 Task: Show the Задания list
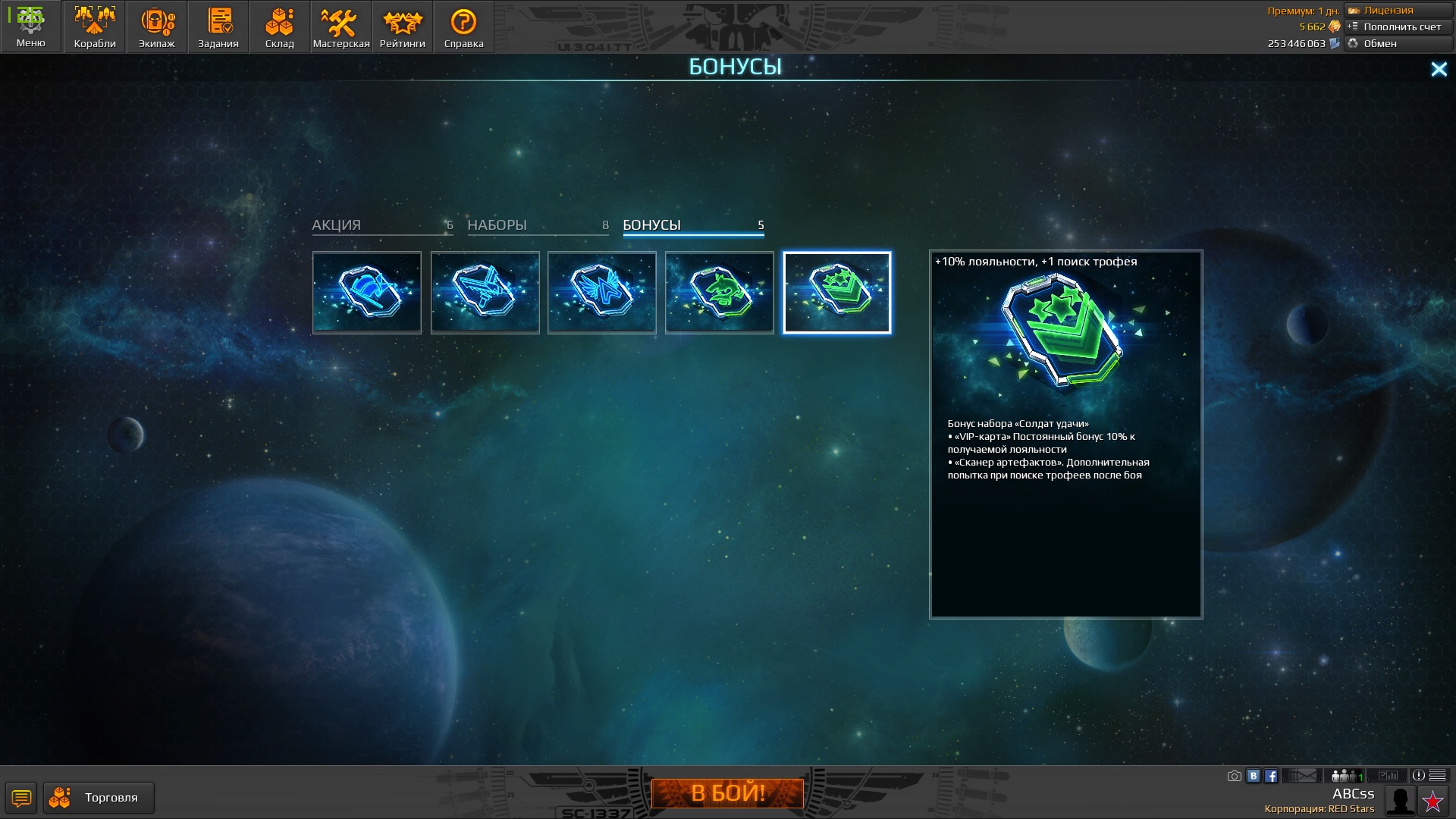coord(218,27)
